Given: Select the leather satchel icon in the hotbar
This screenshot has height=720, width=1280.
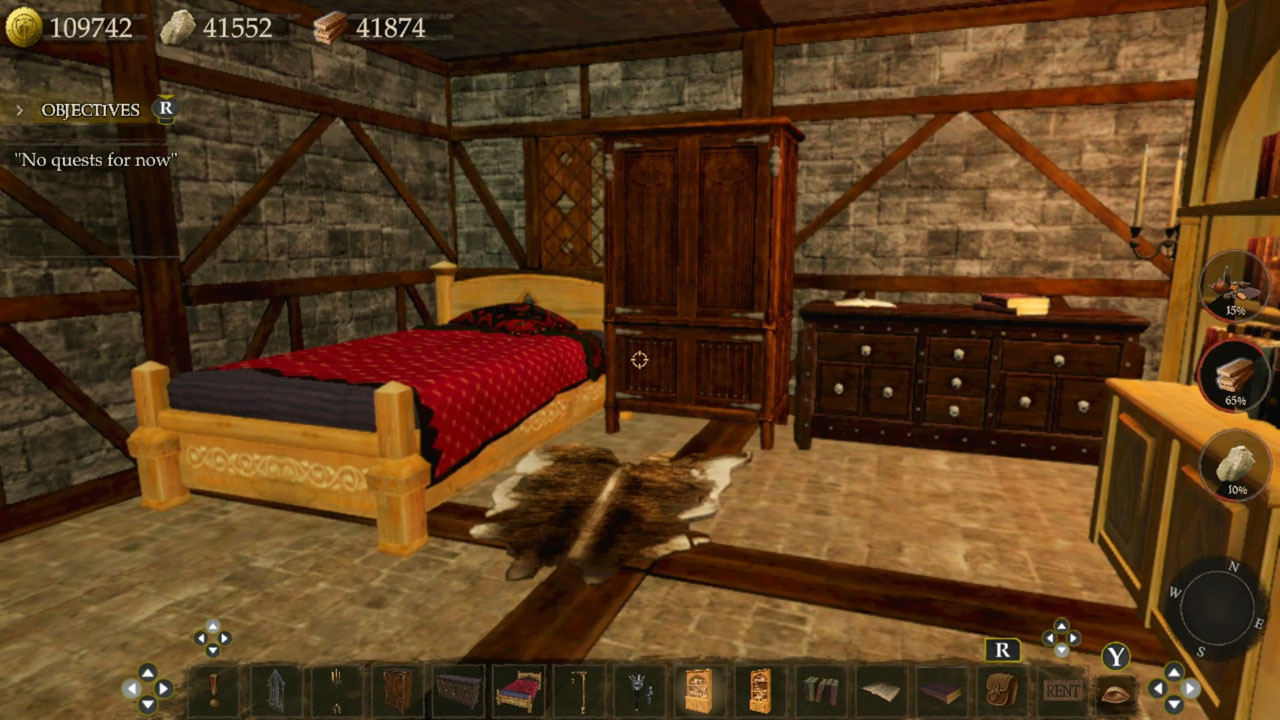Looking at the screenshot, I should pos(1000,692).
